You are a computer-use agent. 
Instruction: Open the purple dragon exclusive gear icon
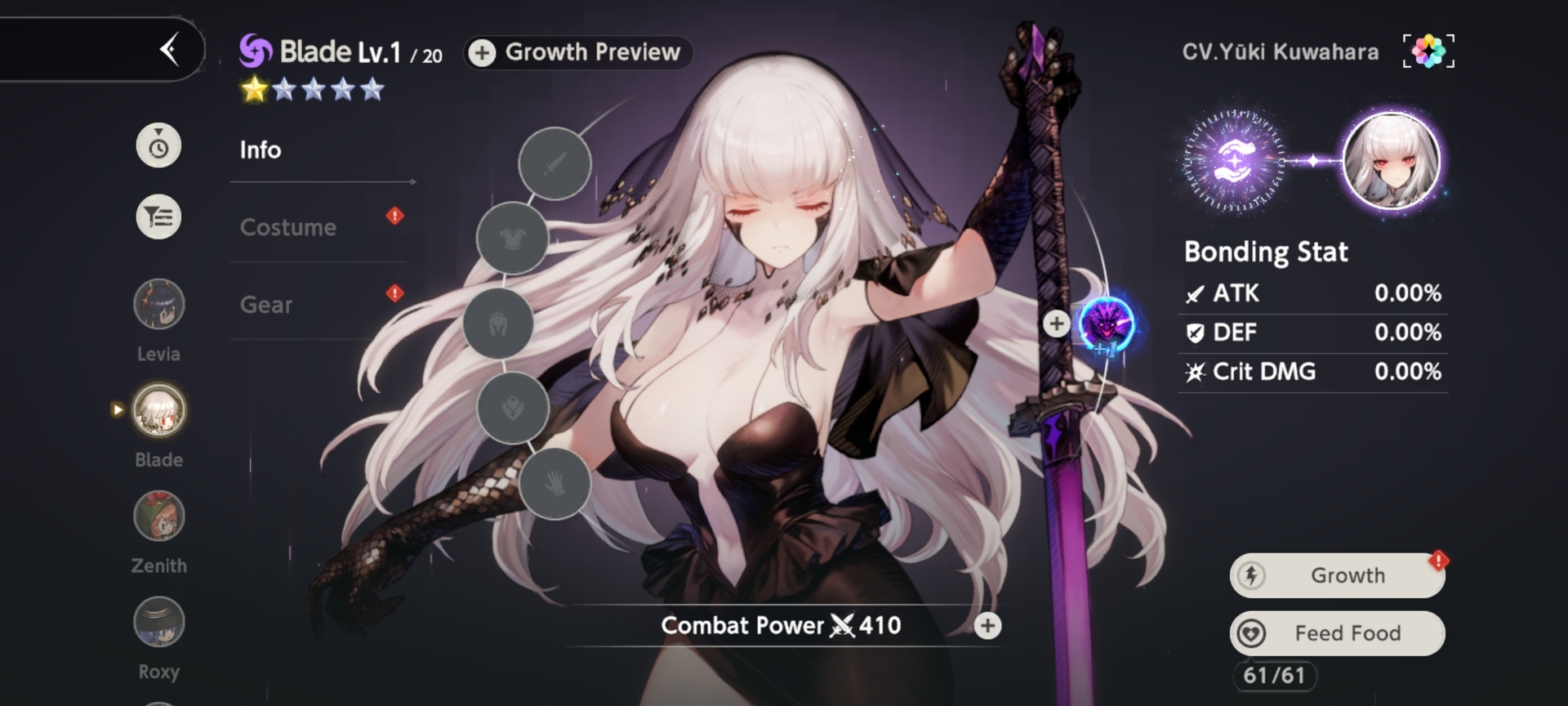coord(1107,324)
